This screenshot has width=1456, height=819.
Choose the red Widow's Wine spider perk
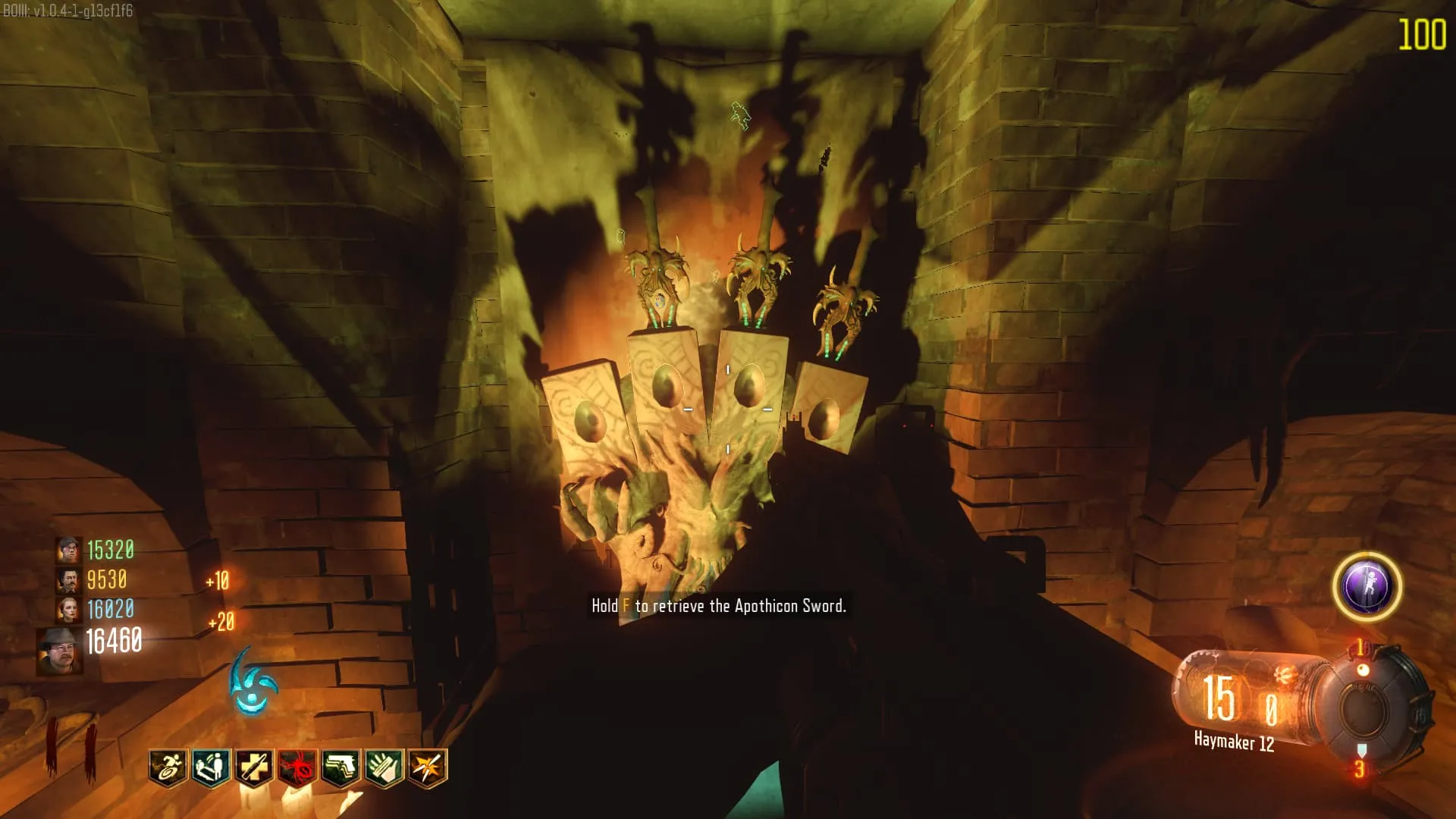(x=297, y=767)
